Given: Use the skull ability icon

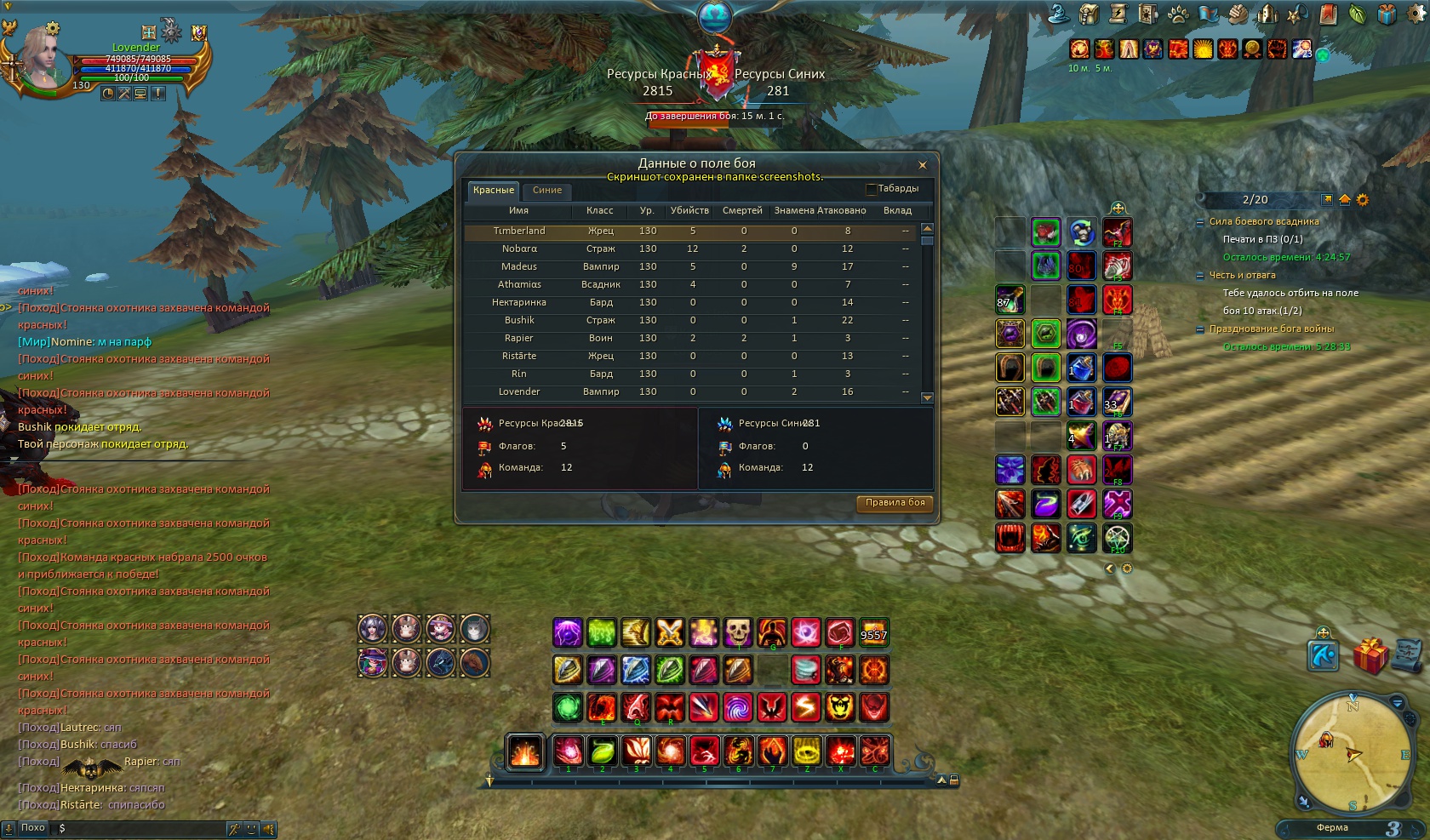Looking at the screenshot, I should pyautogui.click(x=738, y=632).
